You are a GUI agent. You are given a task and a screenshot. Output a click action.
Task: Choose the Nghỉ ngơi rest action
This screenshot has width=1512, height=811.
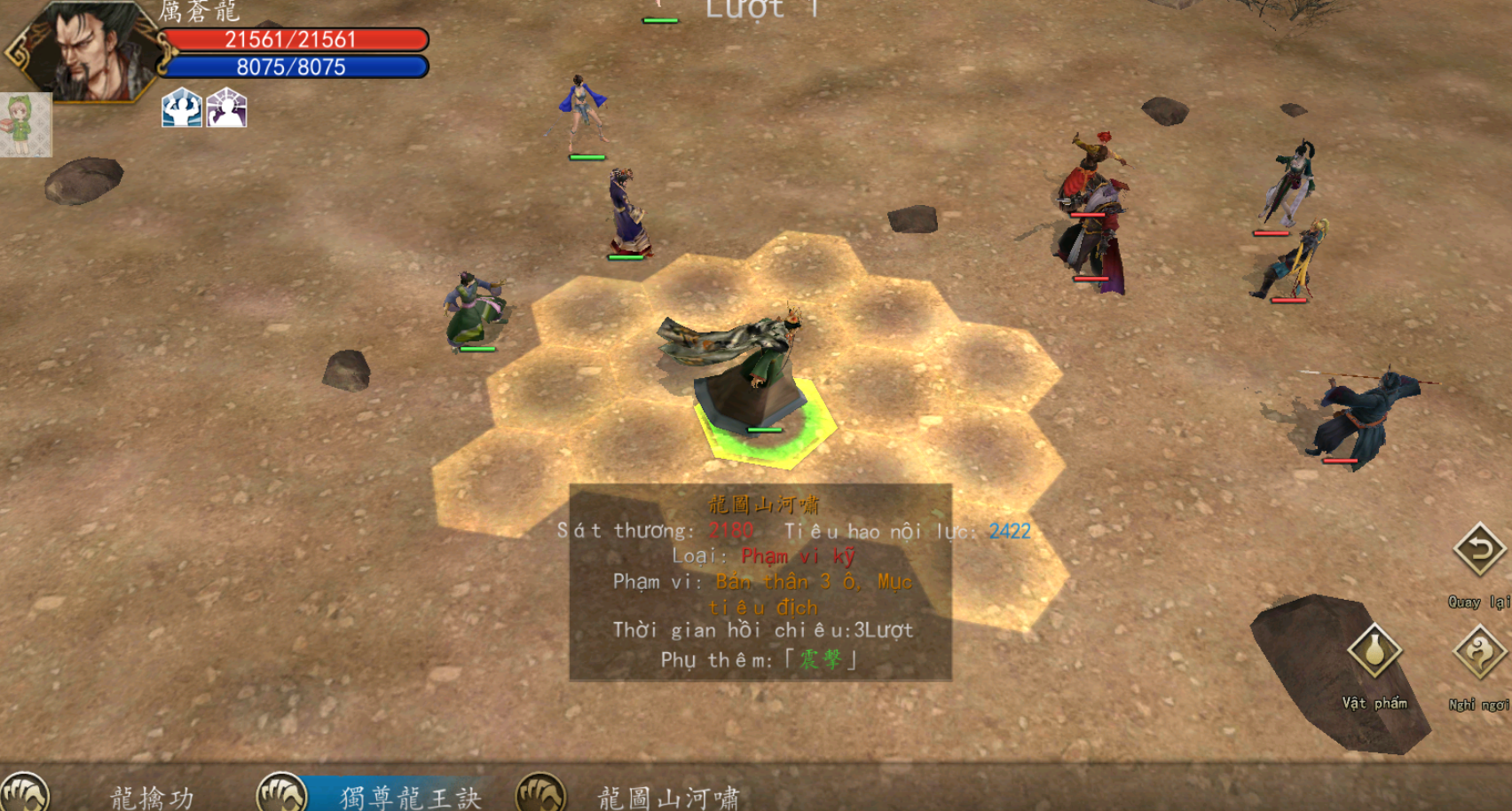tap(1478, 653)
